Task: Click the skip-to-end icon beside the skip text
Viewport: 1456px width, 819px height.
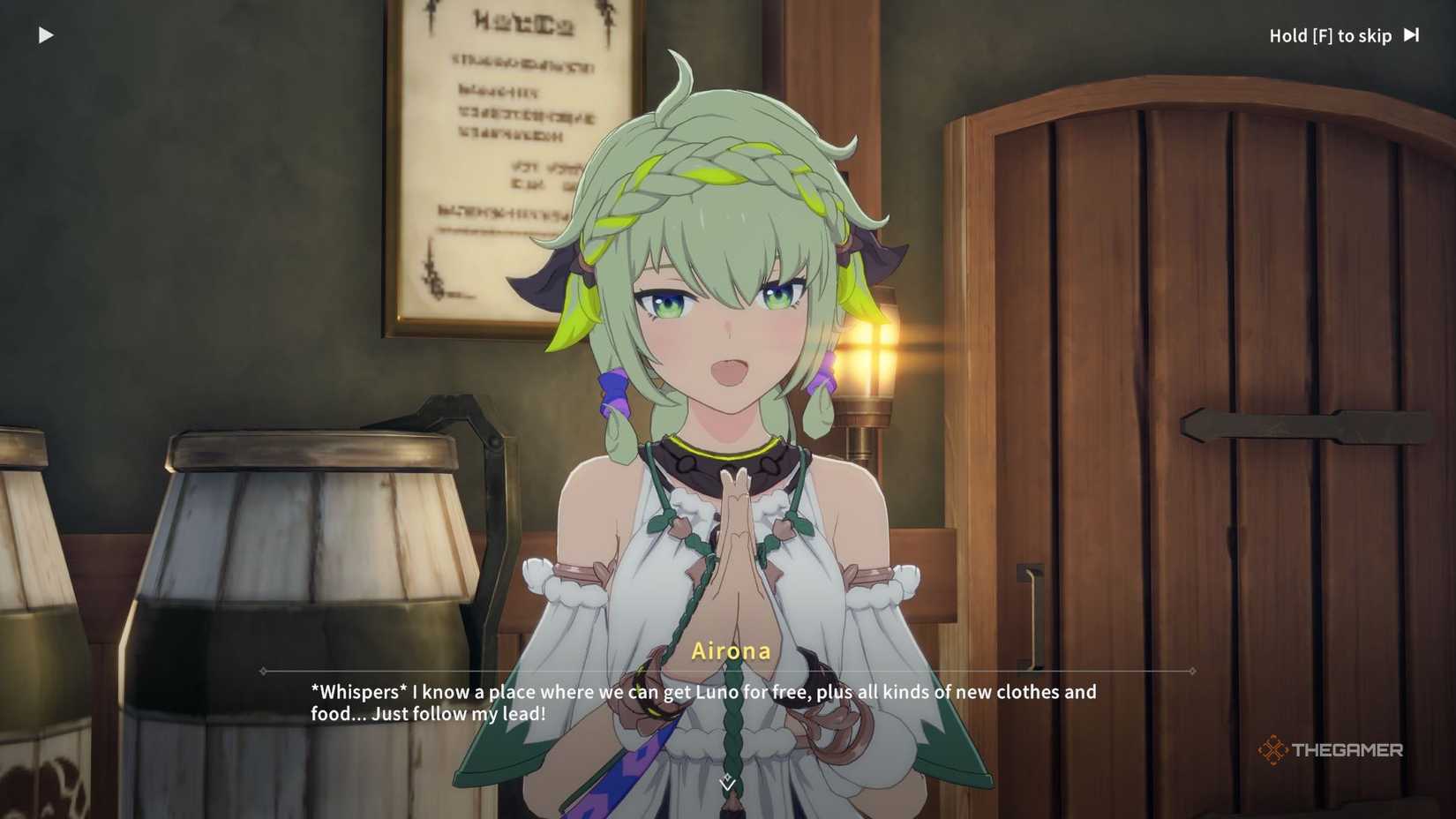Action: pos(1412,35)
